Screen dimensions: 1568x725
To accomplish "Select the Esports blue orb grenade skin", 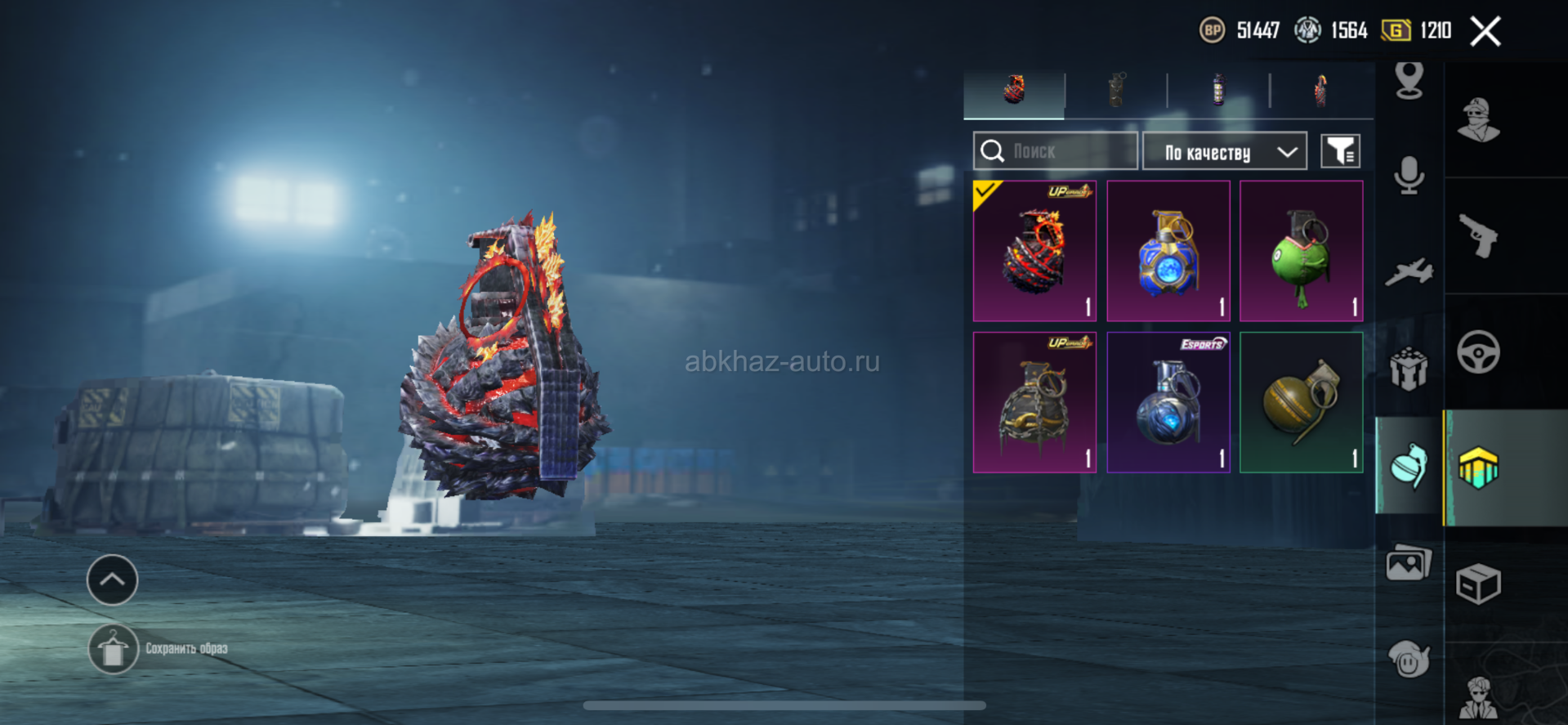I will click(1168, 402).
